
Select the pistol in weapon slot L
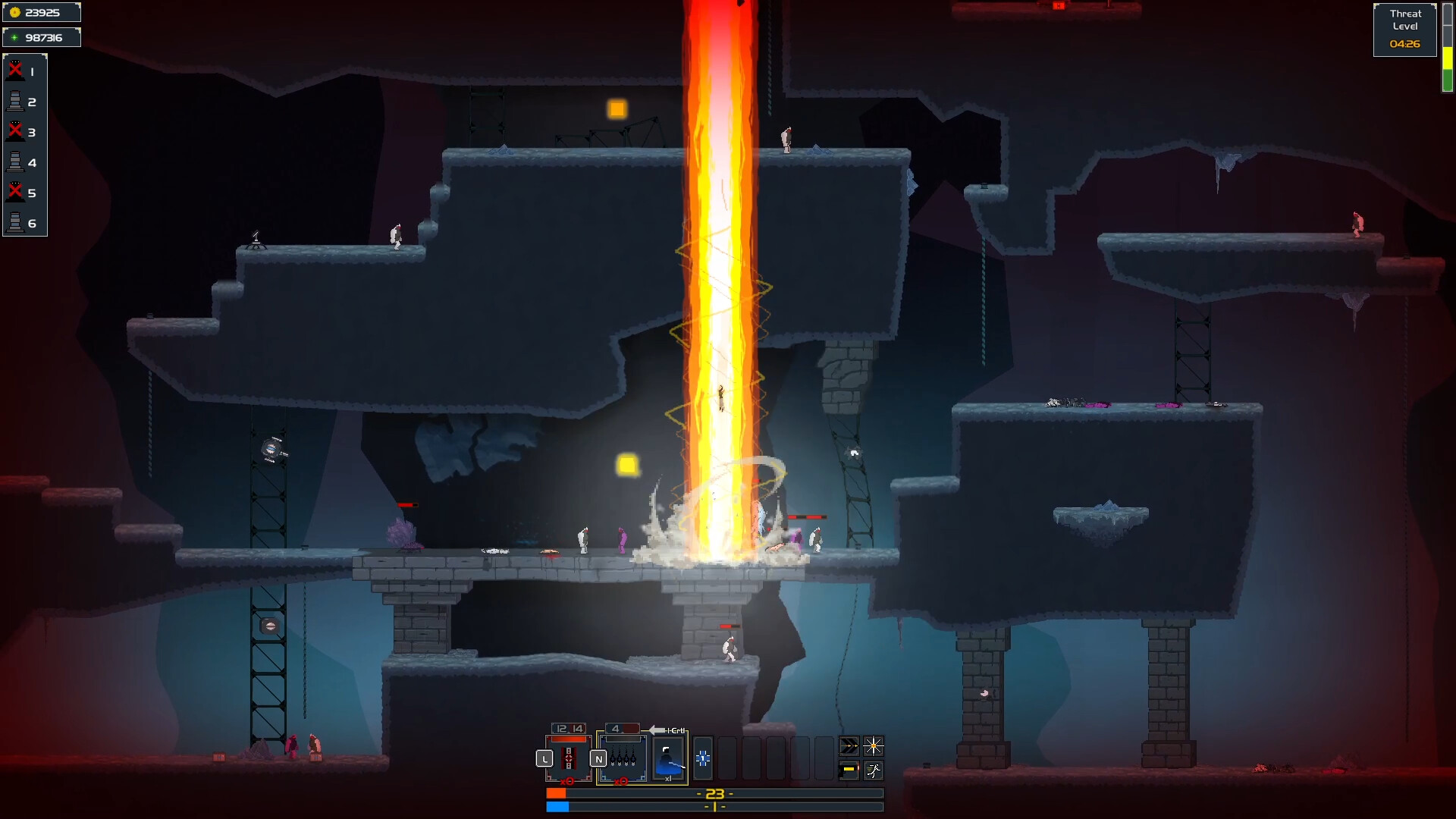click(568, 758)
